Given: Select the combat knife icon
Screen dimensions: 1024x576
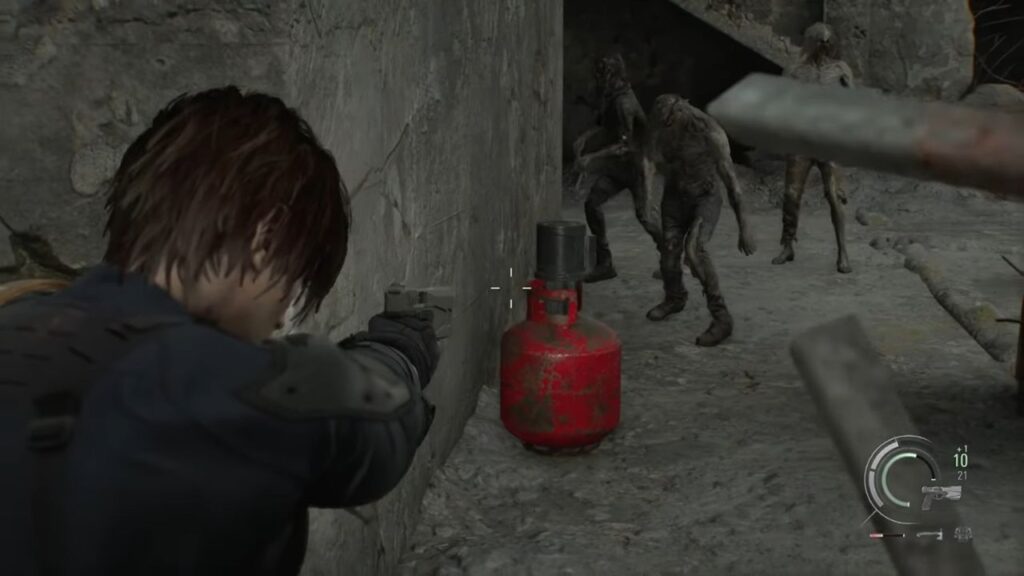Looking at the screenshot, I should [x=930, y=535].
